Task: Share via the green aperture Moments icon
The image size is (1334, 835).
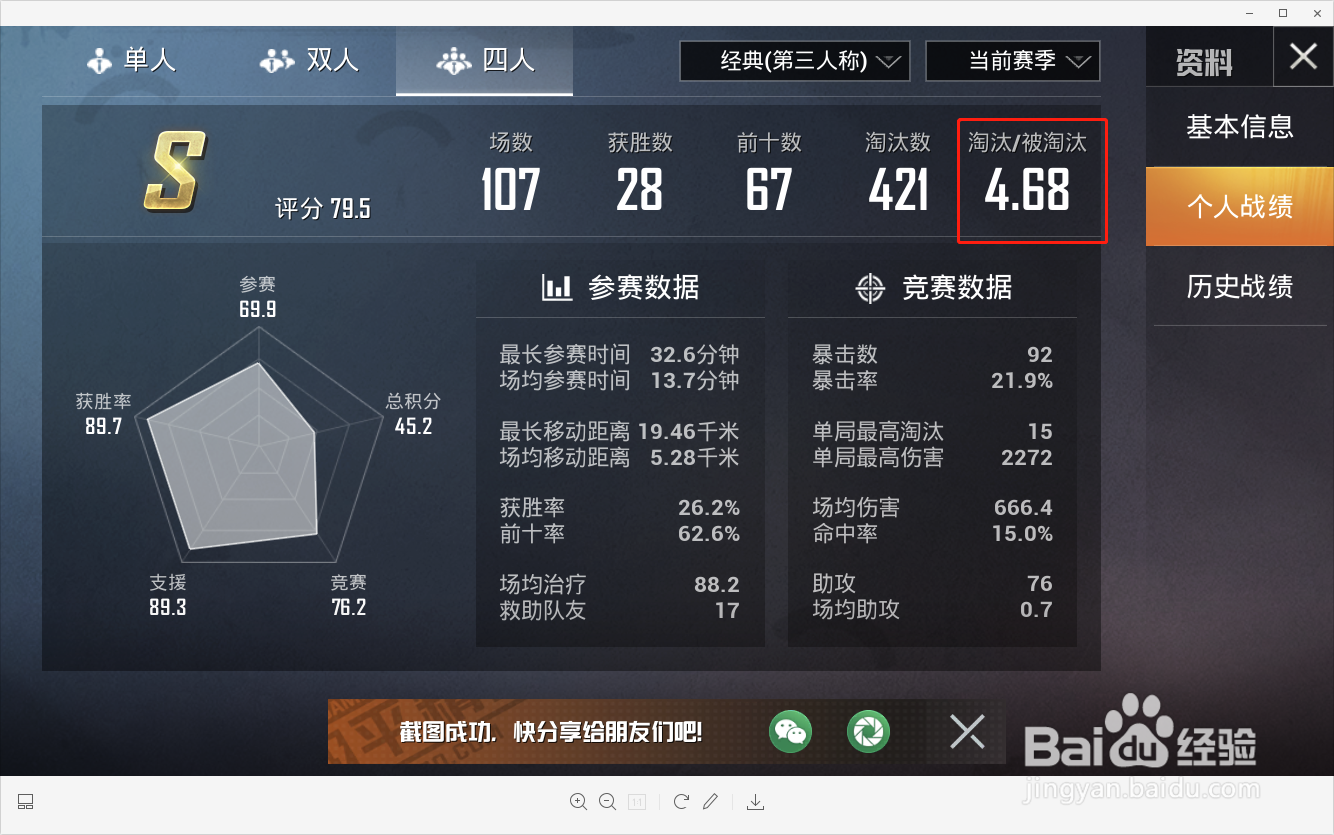Action: [868, 732]
